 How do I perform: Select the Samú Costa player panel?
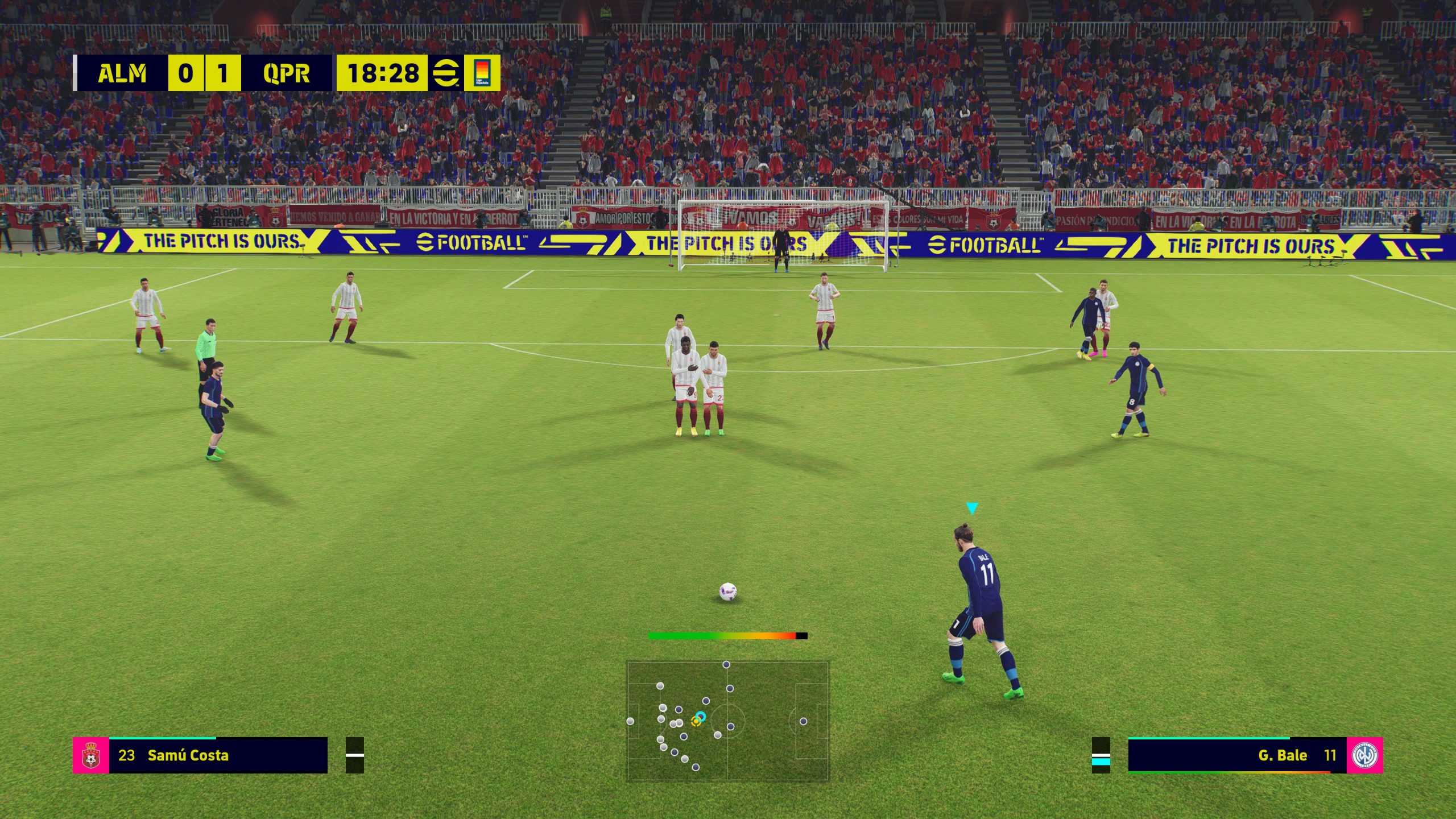click(218, 755)
